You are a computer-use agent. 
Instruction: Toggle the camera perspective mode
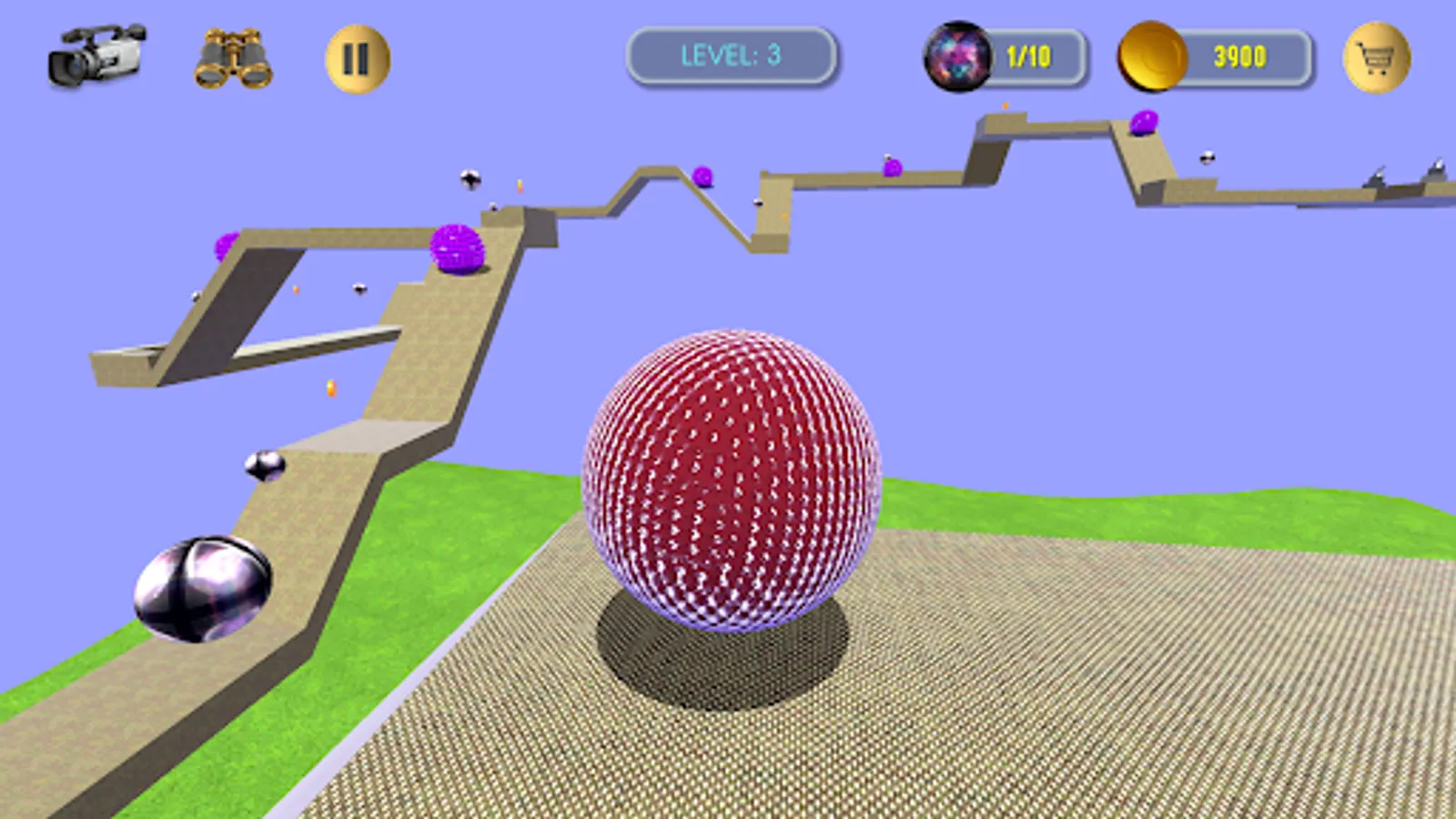tap(96, 56)
